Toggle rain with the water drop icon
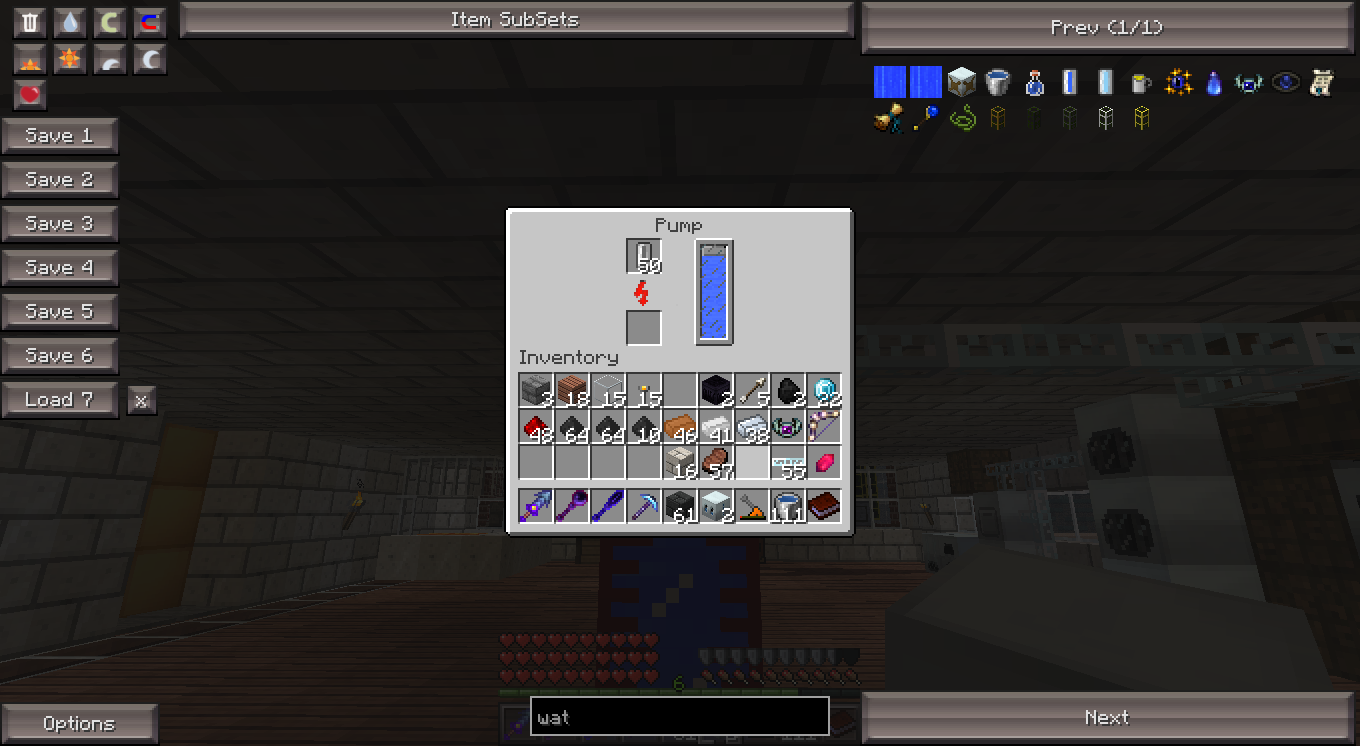Image resolution: width=1360 pixels, height=746 pixels. [69, 23]
